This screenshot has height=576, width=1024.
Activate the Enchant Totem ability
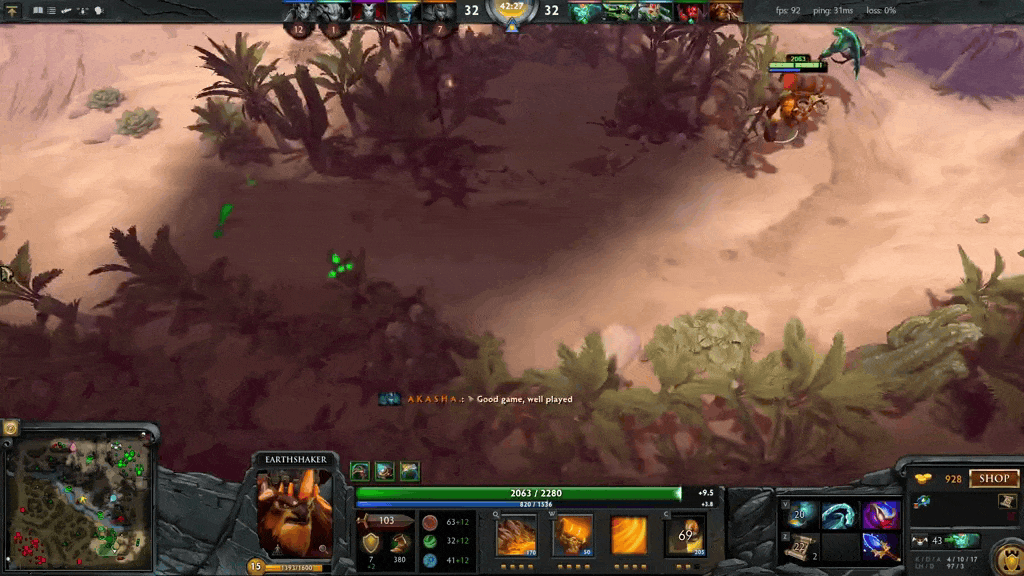point(573,535)
